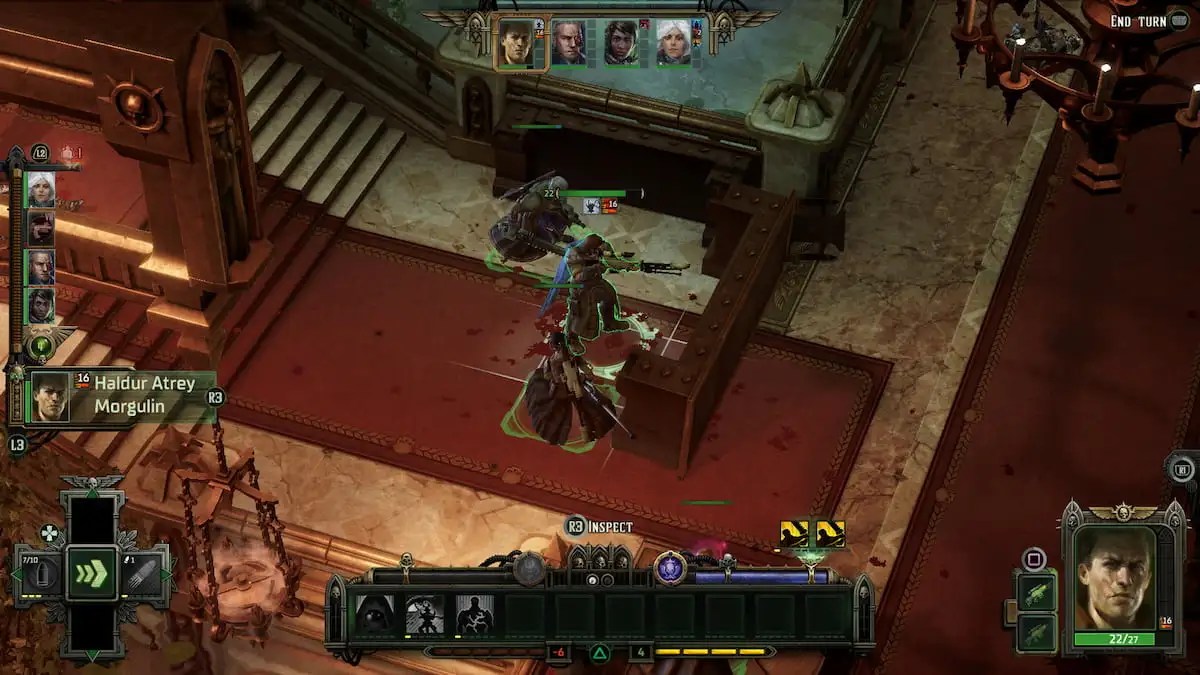The height and width of the screenshot is (675, 1200).
Task: Select the 7/10 ammunition reload slot
Action: [x=36, y=574]
